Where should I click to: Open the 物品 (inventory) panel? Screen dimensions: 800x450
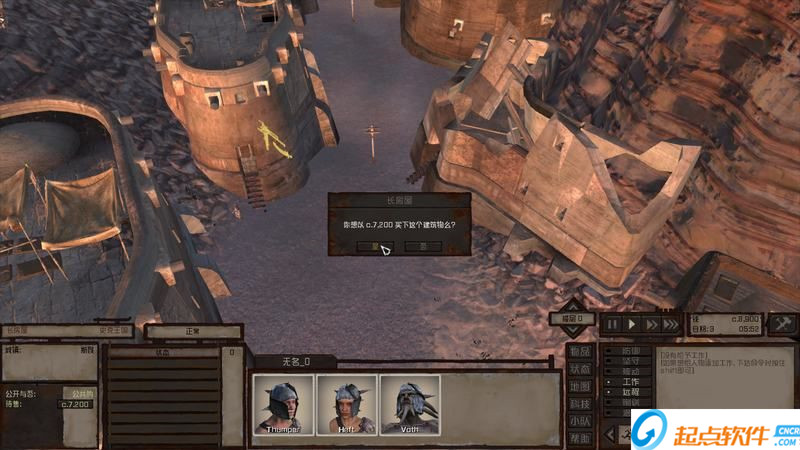click(x=580, y=352)
